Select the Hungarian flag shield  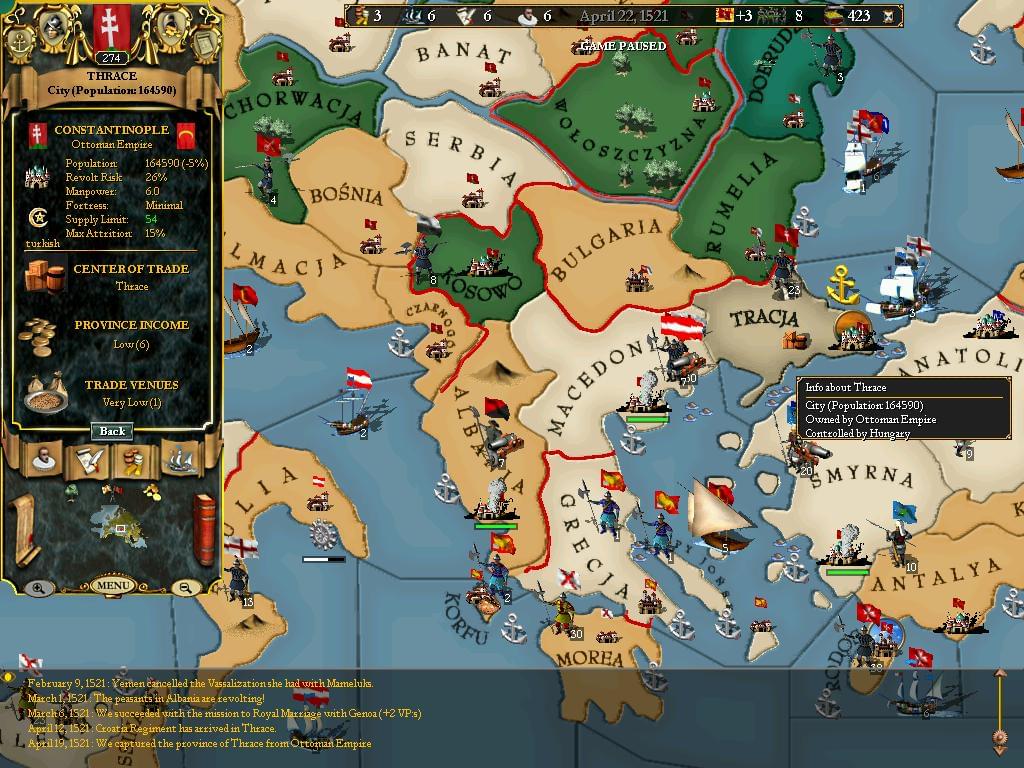pyautogui.click(x=111, y=24)
